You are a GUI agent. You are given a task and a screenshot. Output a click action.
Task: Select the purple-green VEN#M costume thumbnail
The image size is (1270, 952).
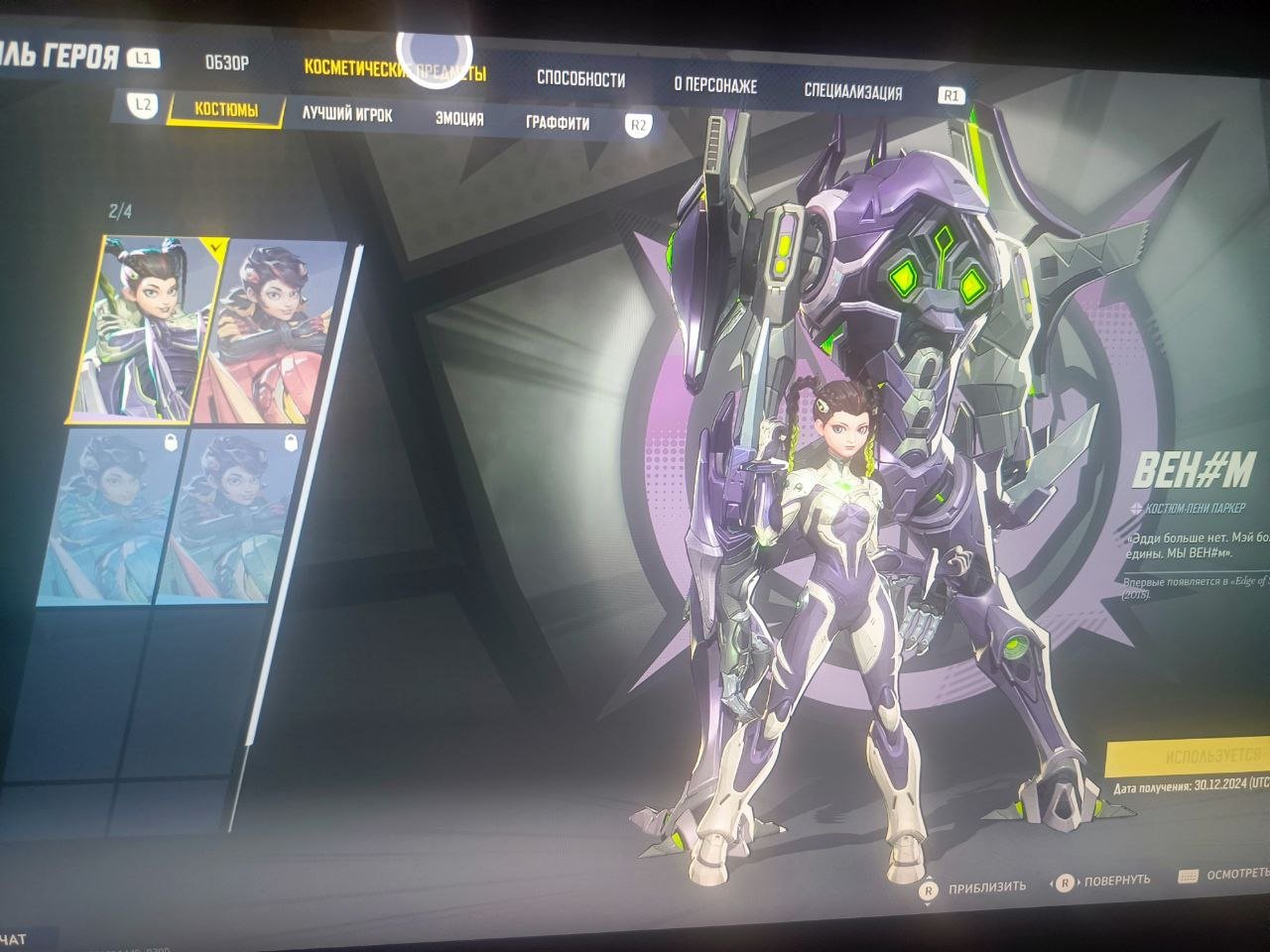[149, 327]
